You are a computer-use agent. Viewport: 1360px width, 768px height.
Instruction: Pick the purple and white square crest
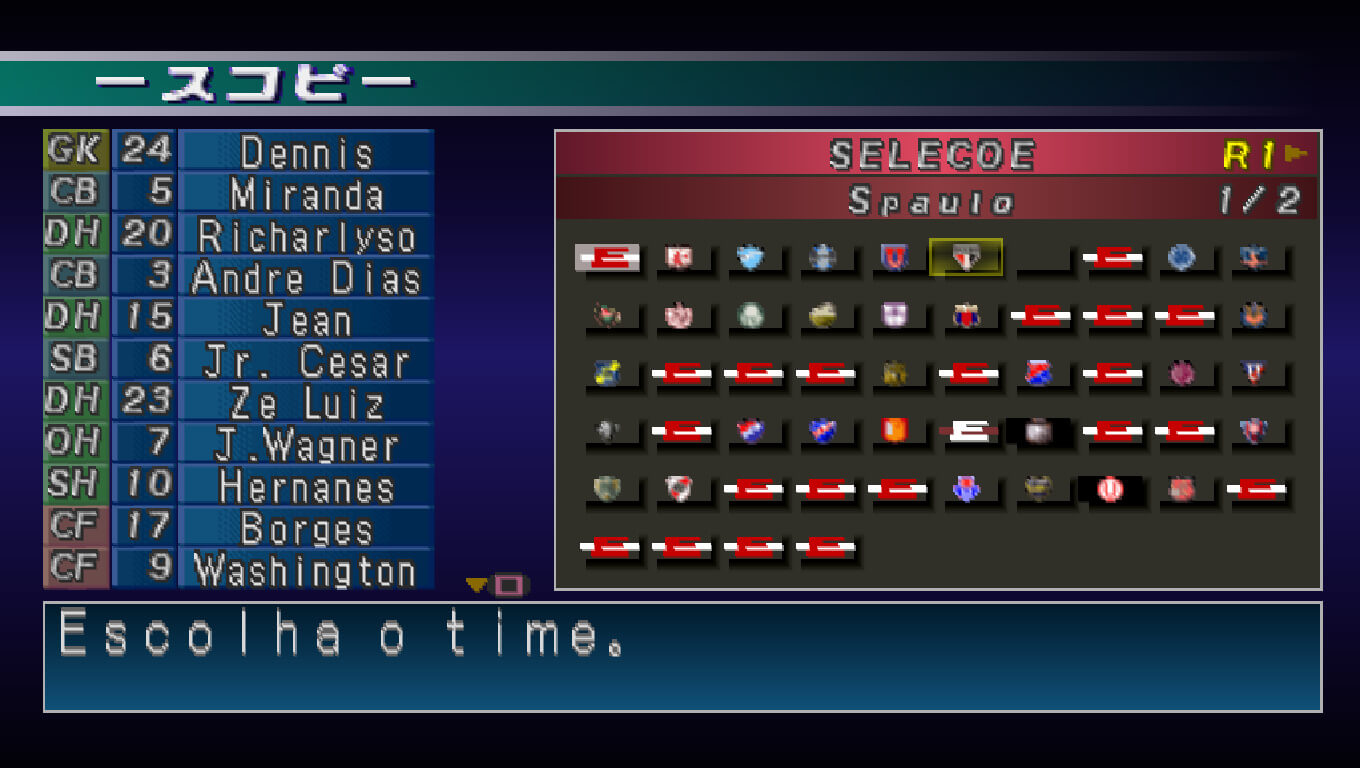coord(894,316)
